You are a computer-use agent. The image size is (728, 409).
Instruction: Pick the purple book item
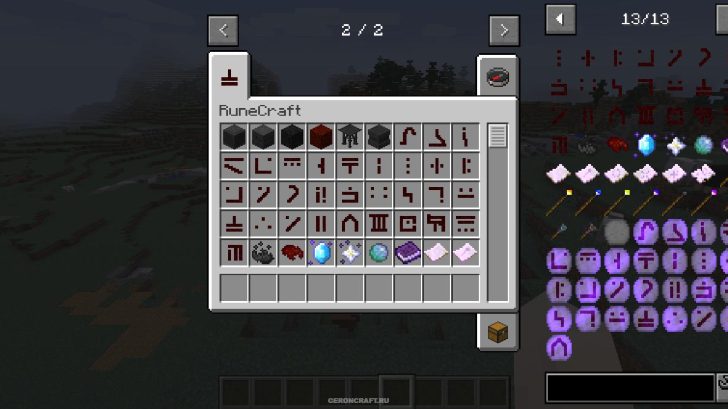(x=407, y=252)
